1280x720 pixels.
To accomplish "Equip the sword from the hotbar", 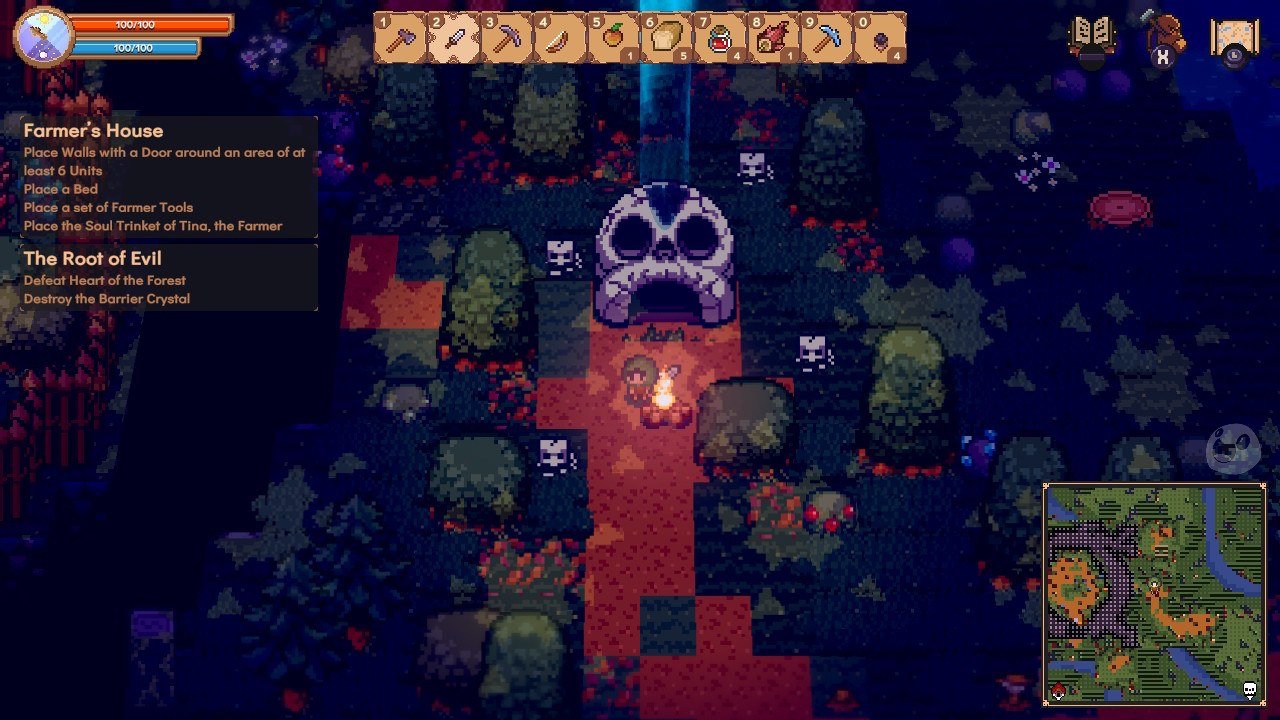I will click(x=454, y=38).
